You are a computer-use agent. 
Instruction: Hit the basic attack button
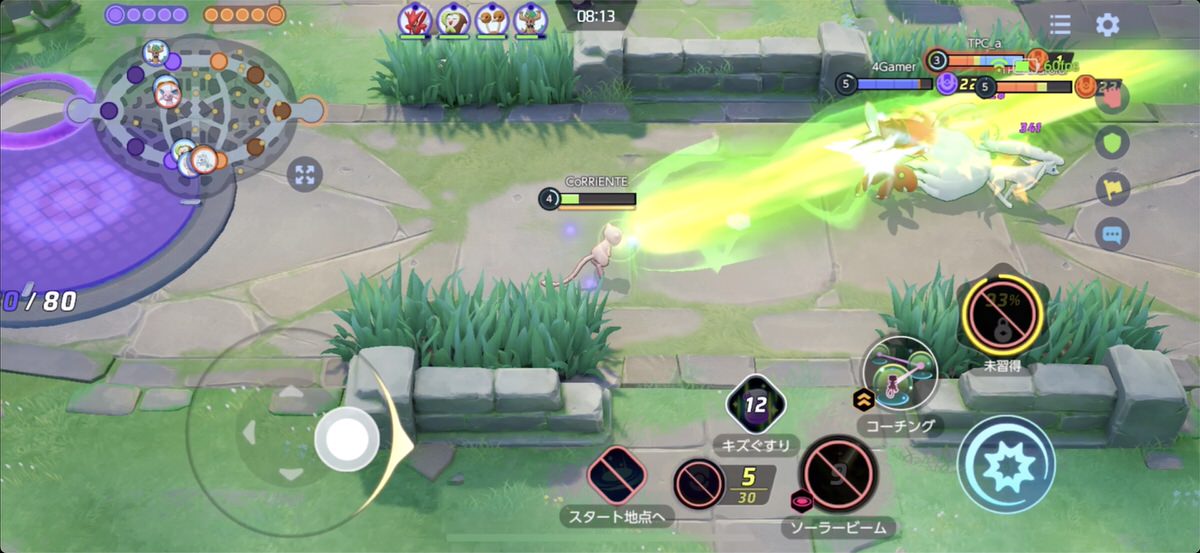coord(1006,464)
